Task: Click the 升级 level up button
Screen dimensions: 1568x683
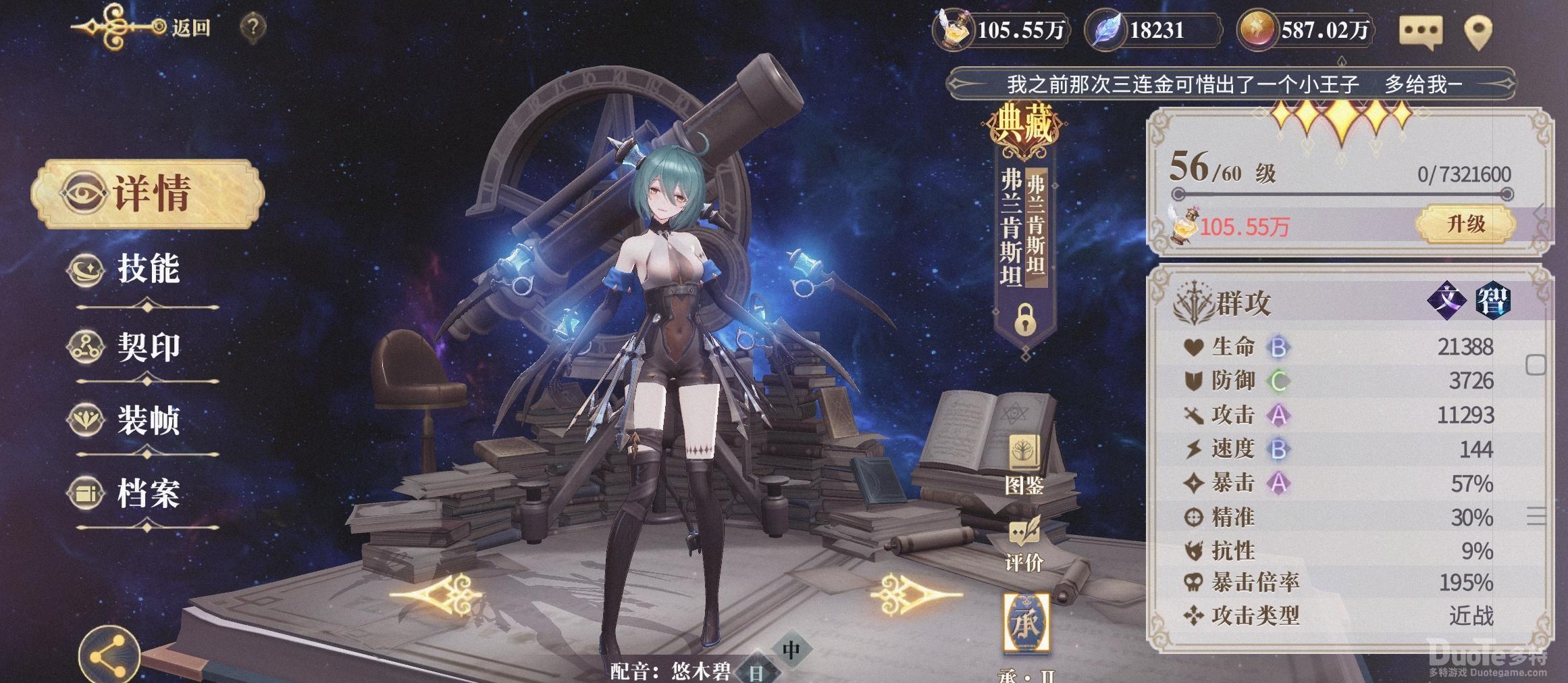Action: click(x=1465, y=224)
